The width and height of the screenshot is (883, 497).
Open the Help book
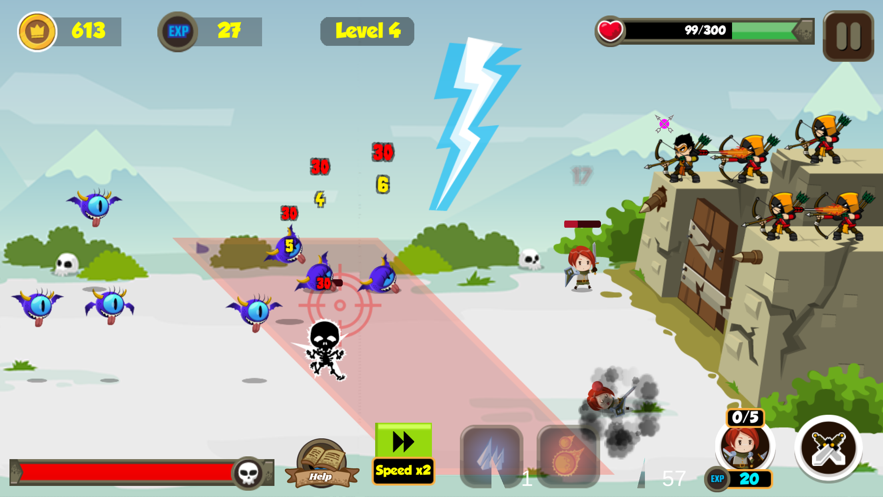[x=321, y=464]
